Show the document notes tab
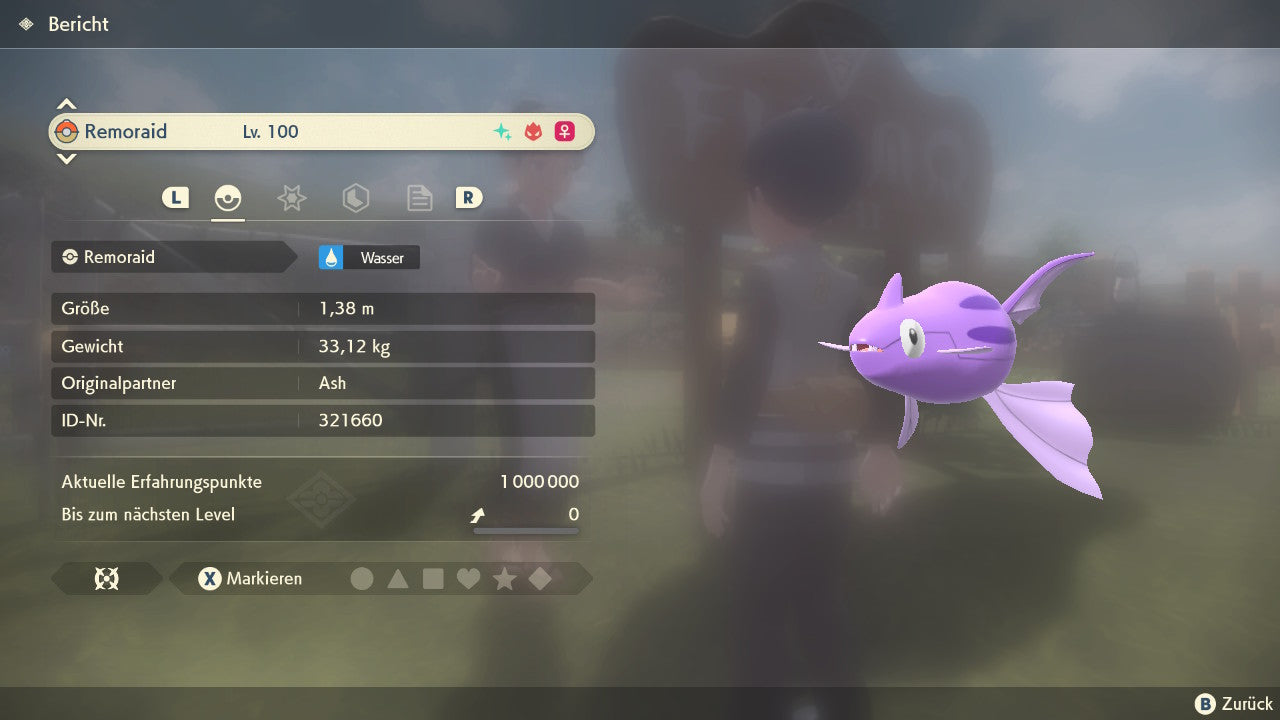Viewport: 1280px width, 720px height. (x=419, y=198)
